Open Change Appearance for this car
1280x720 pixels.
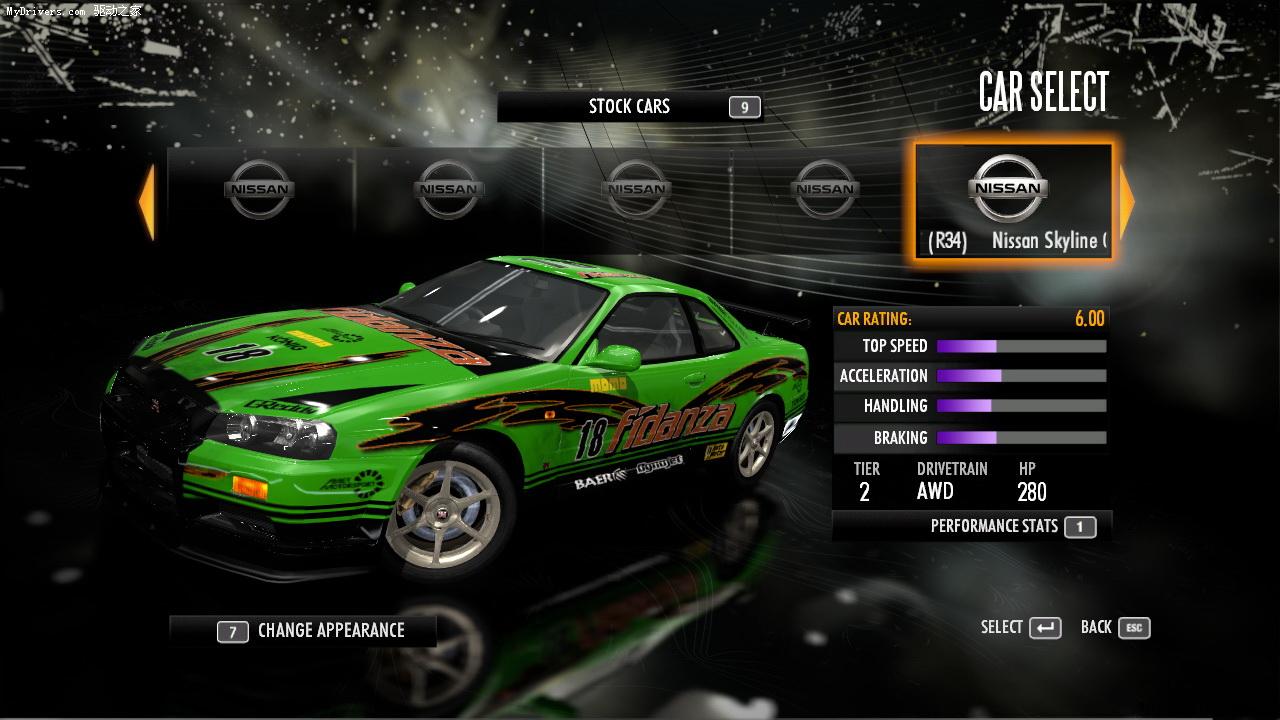point(304,631)
